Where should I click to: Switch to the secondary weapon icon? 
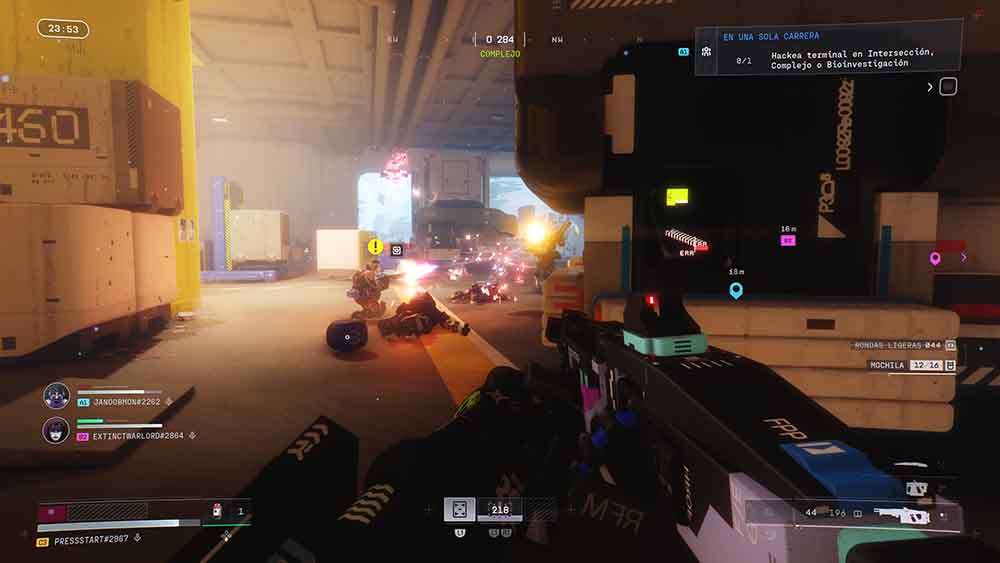click(x=915, y=489)
